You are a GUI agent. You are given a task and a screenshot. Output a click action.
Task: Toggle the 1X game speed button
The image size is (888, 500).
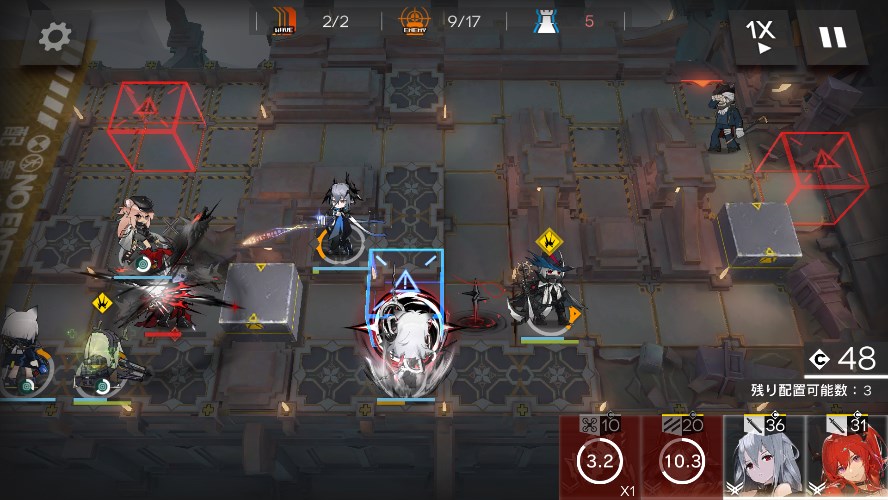760,37
